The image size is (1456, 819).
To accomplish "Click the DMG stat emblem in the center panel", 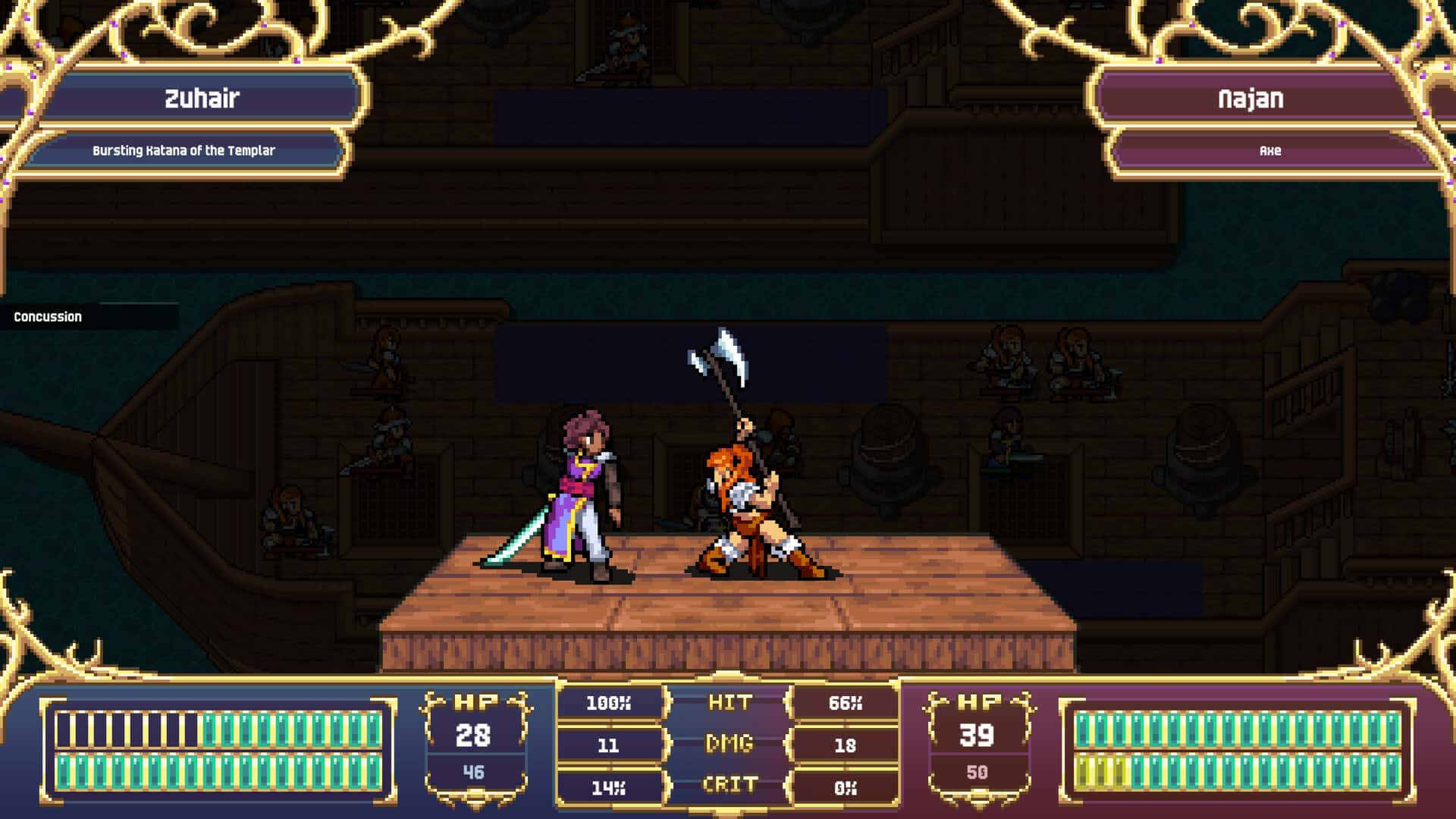I will coord(730,744).
